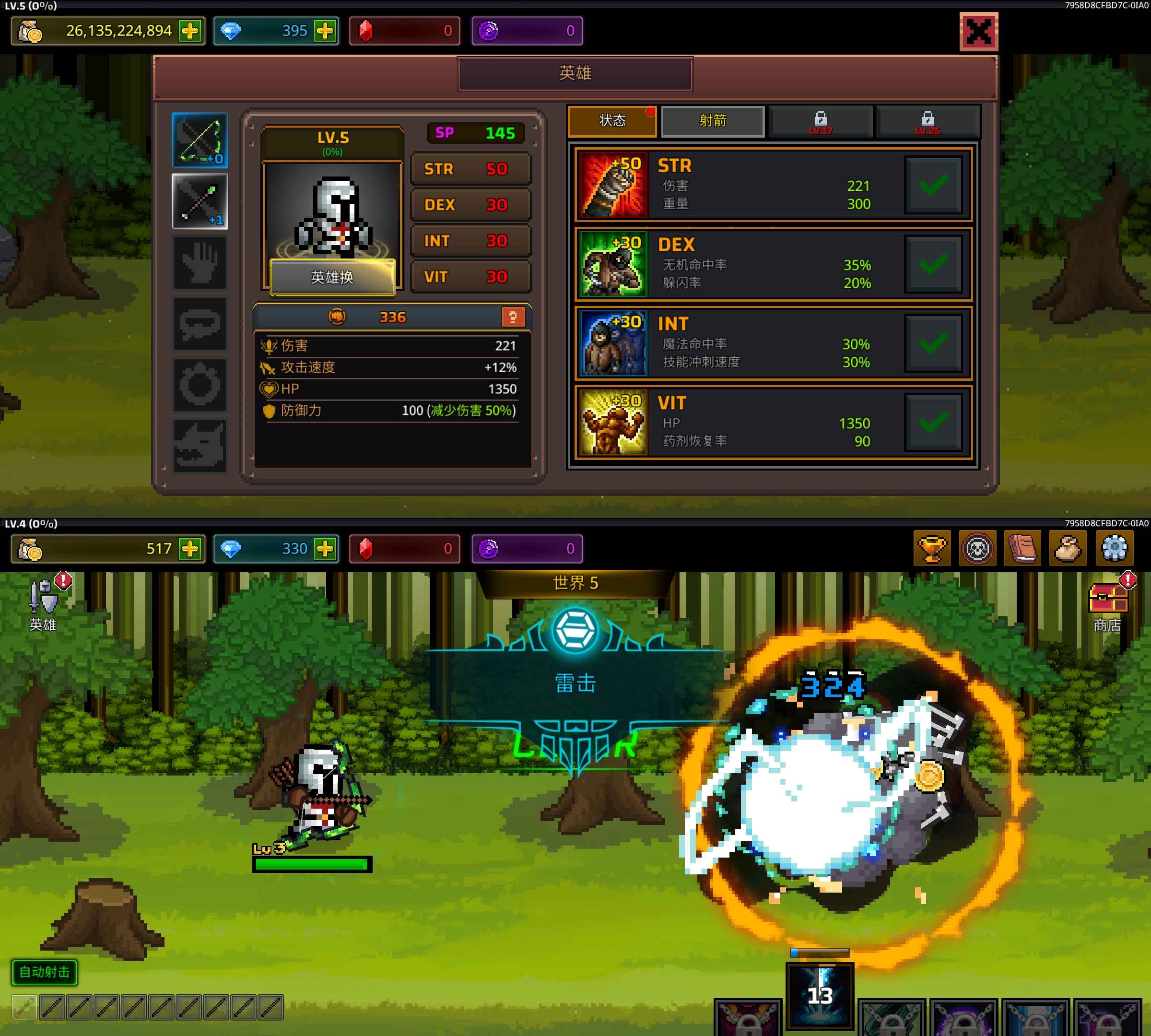Open the red book journal icon
The height and width of the screenshot is (1036, 1151).
pyautogui.click(x=1022, y=548)
